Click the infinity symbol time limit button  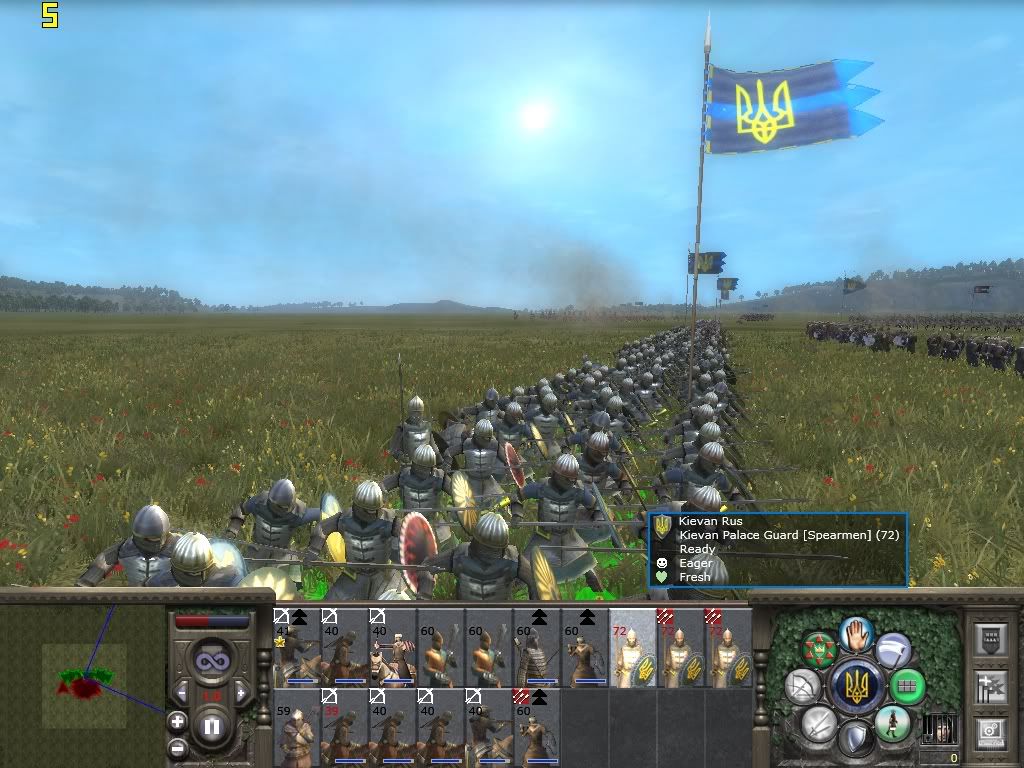[211, 660]
